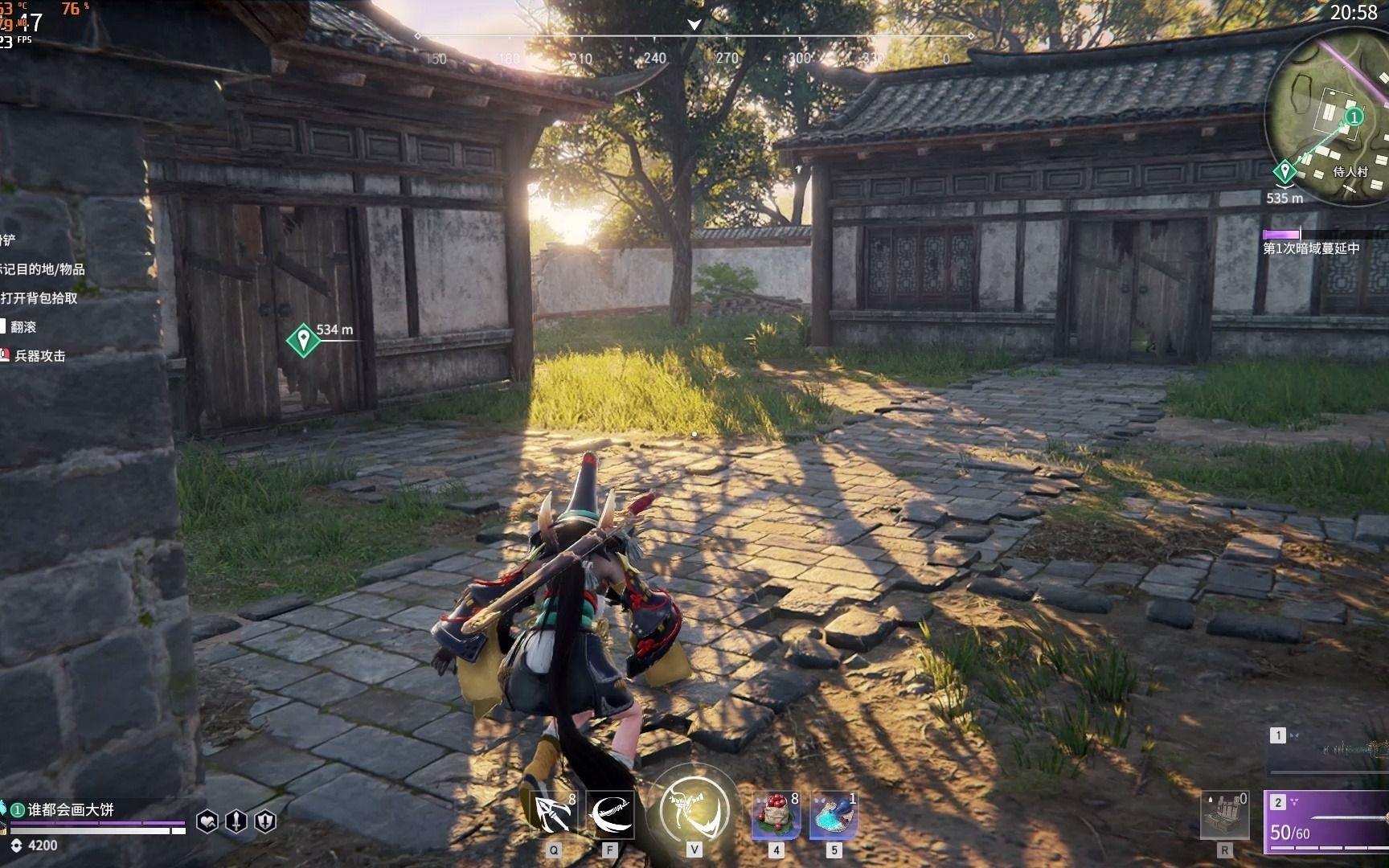The width and height of the screenshot is (1389, 868).
Task: Toggle the 翻滚 (roll) keybind entry
Action: pos(24,327)
